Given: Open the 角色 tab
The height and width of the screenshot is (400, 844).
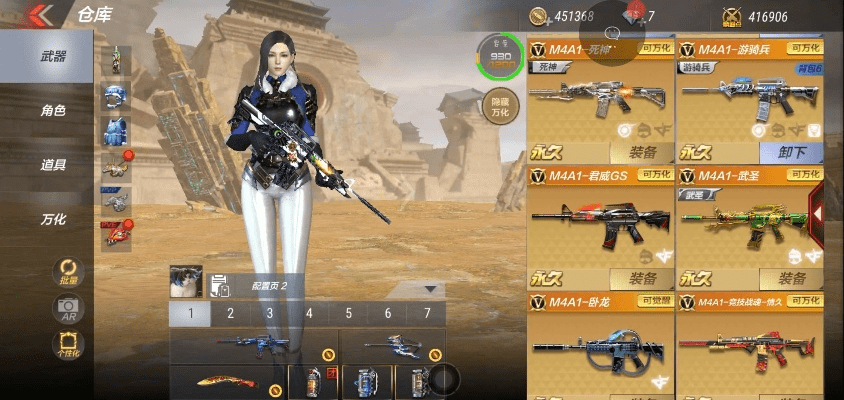Looking at the screenshot, I should tap(52, 111).
